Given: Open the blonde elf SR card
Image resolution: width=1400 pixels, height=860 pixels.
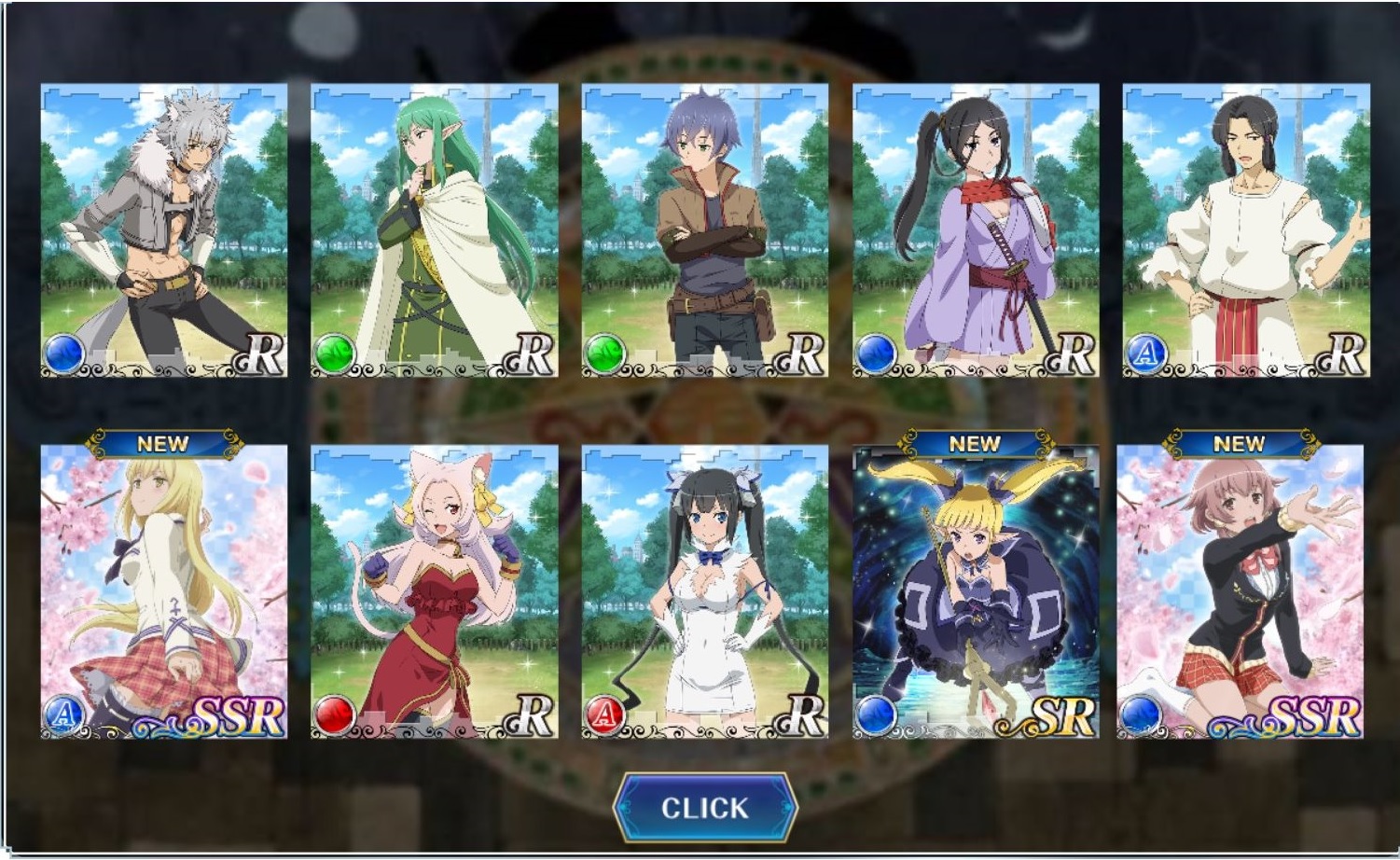Looking at the screenshot, I should (x=976, y=591).
